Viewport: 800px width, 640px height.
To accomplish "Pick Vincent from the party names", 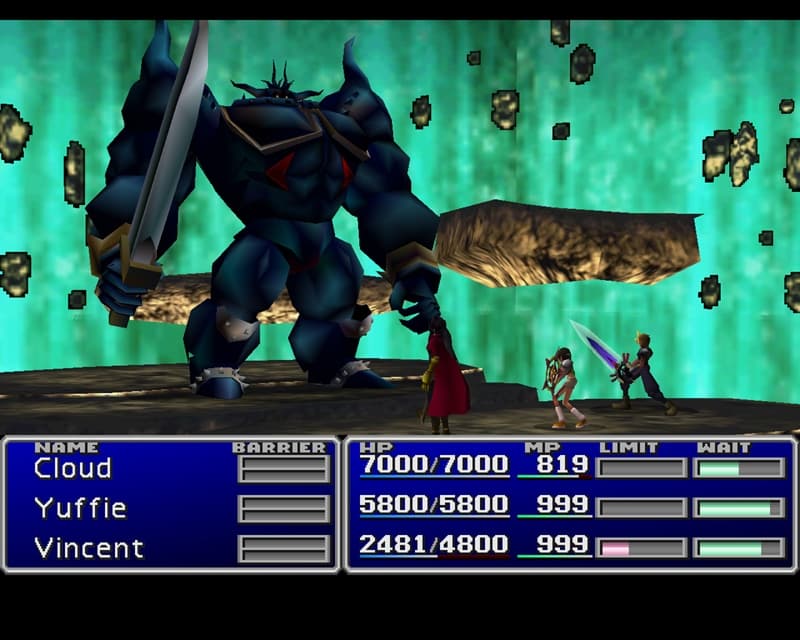I will click(x=88, y=548).
